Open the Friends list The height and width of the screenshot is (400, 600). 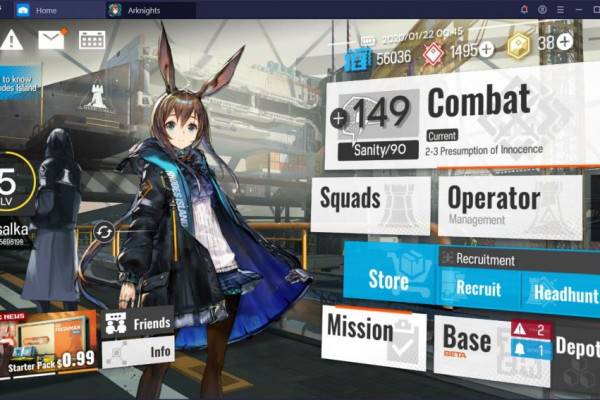[x=138, y=322]
